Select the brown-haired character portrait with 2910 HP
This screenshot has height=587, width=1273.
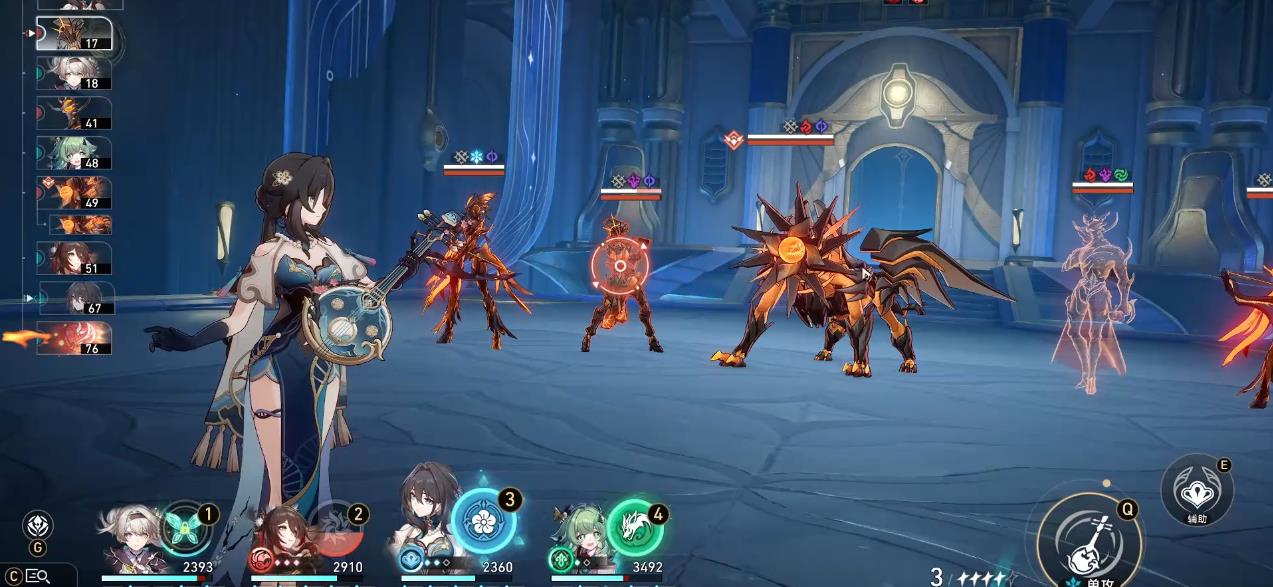pyautogui.click(x=280, y=541)
